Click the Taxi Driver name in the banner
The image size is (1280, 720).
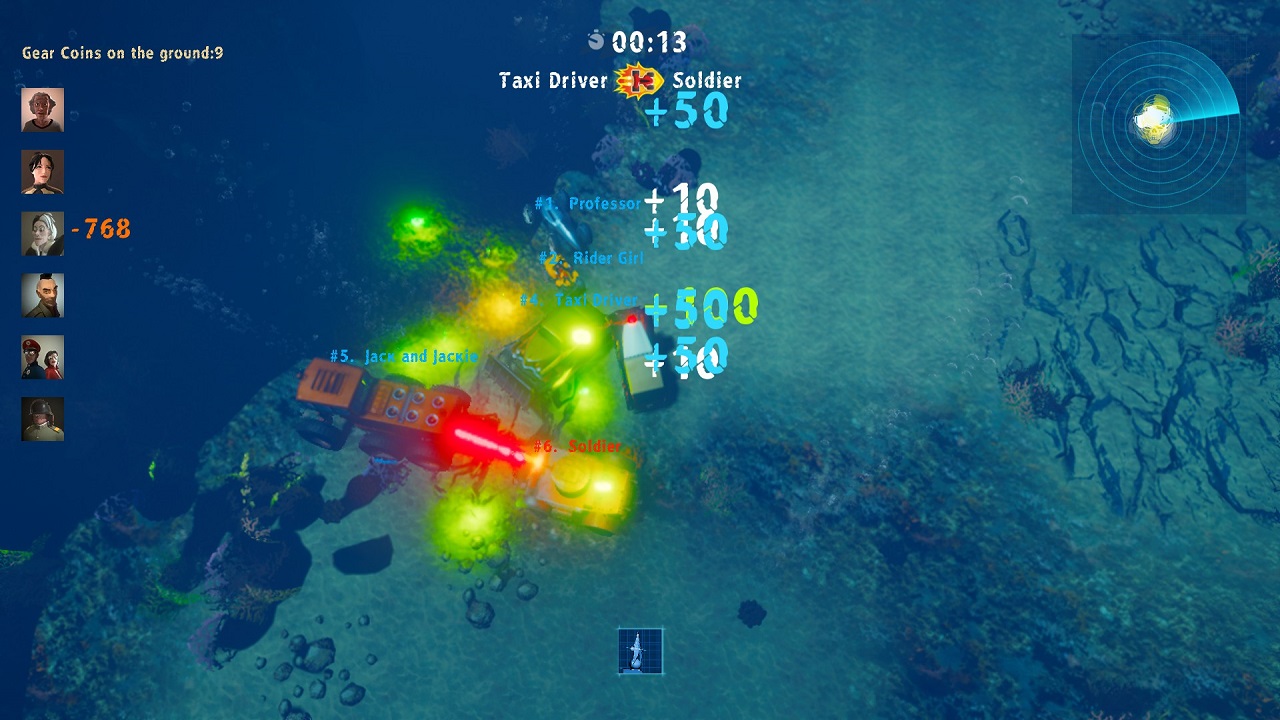tap(552, 82)
